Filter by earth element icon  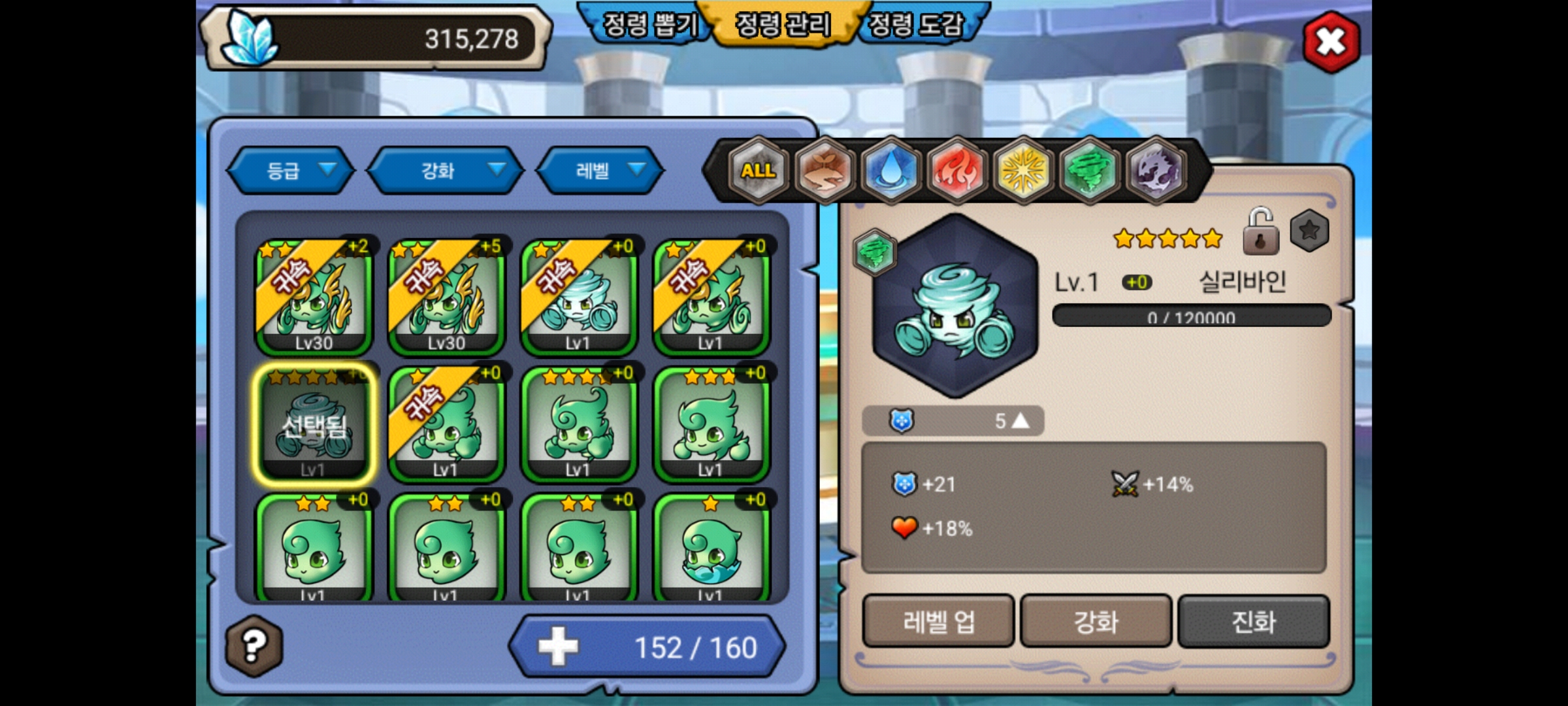825,171
